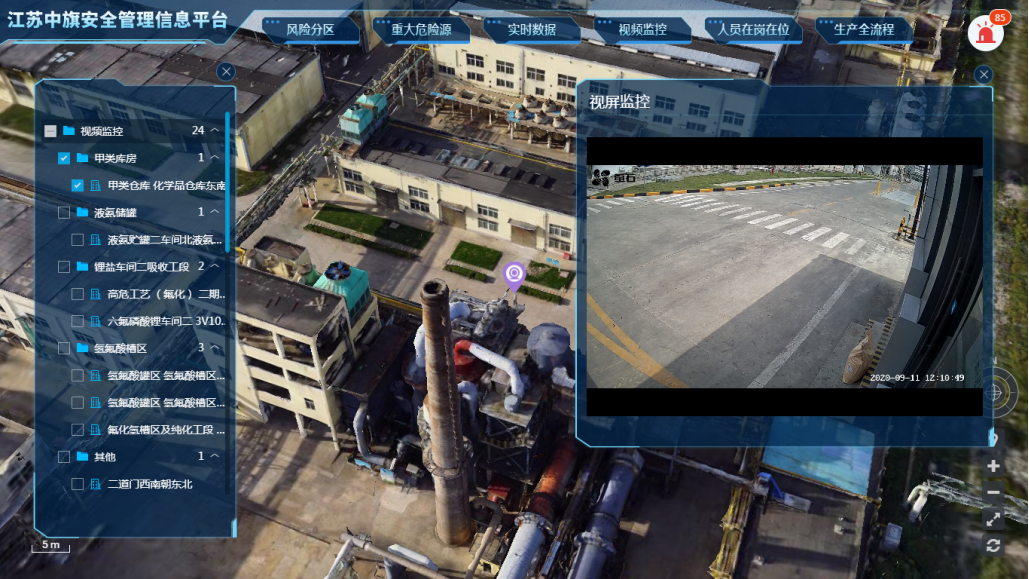Screen dimensions: 1029x579
Task: Close the camera list panel
Action: pyautogui.click(x=226, y=71)
